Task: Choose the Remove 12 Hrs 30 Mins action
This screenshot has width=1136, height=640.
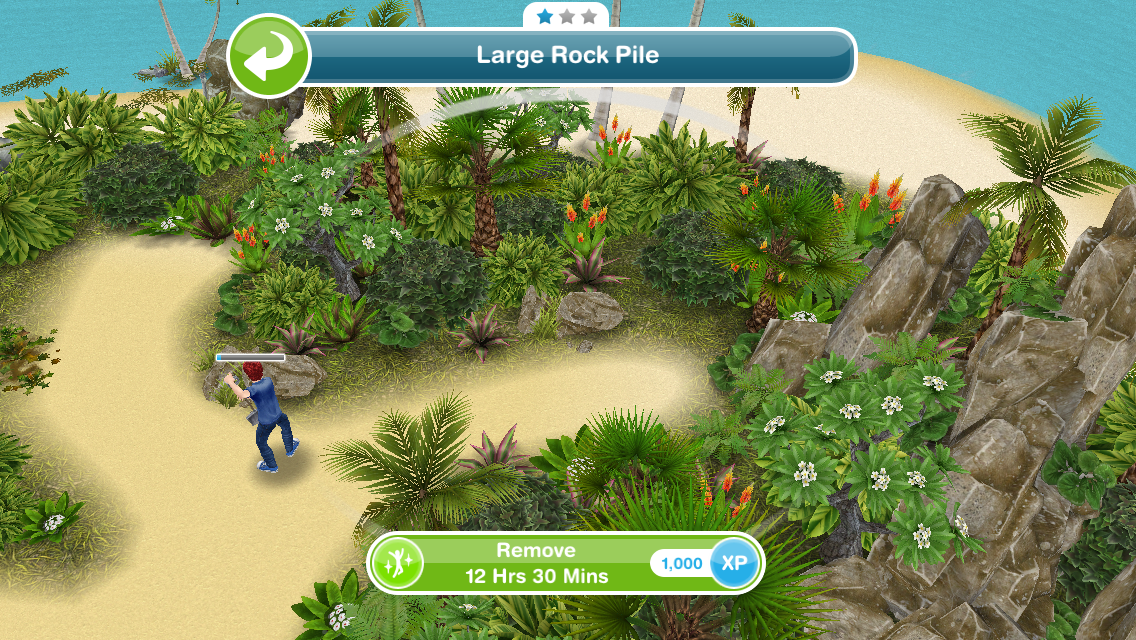Action: [x=536, y=564]
